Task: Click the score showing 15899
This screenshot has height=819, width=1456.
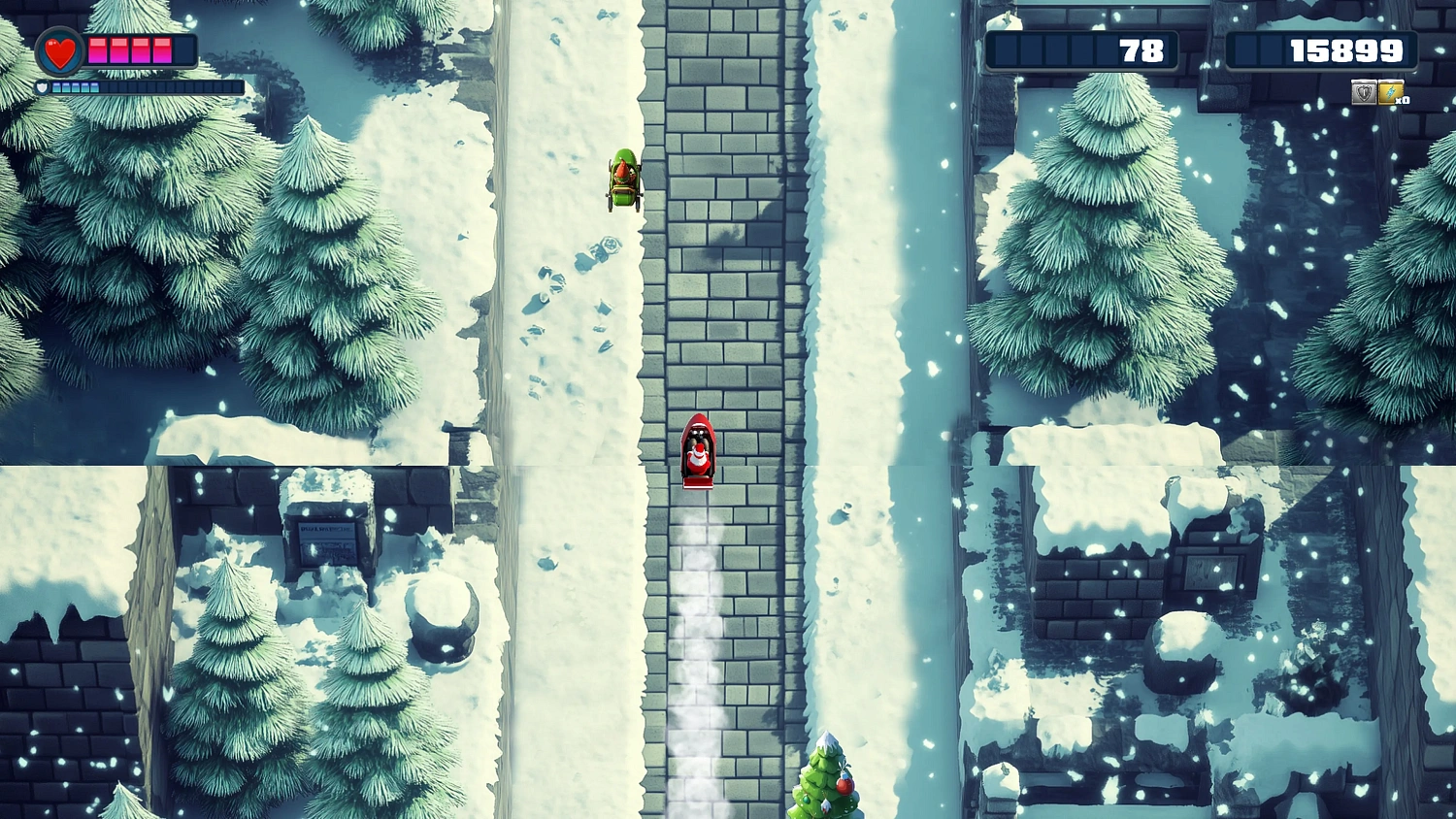Action: click(1349, 50)
